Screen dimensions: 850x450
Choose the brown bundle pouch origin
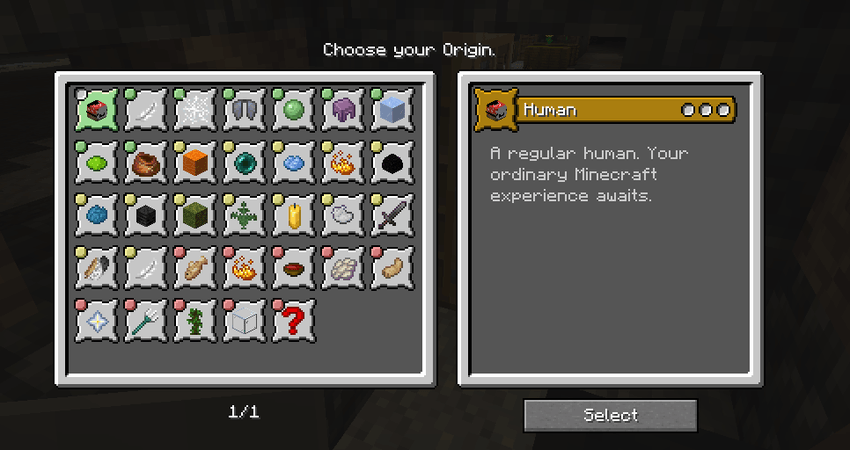(147, 163)
